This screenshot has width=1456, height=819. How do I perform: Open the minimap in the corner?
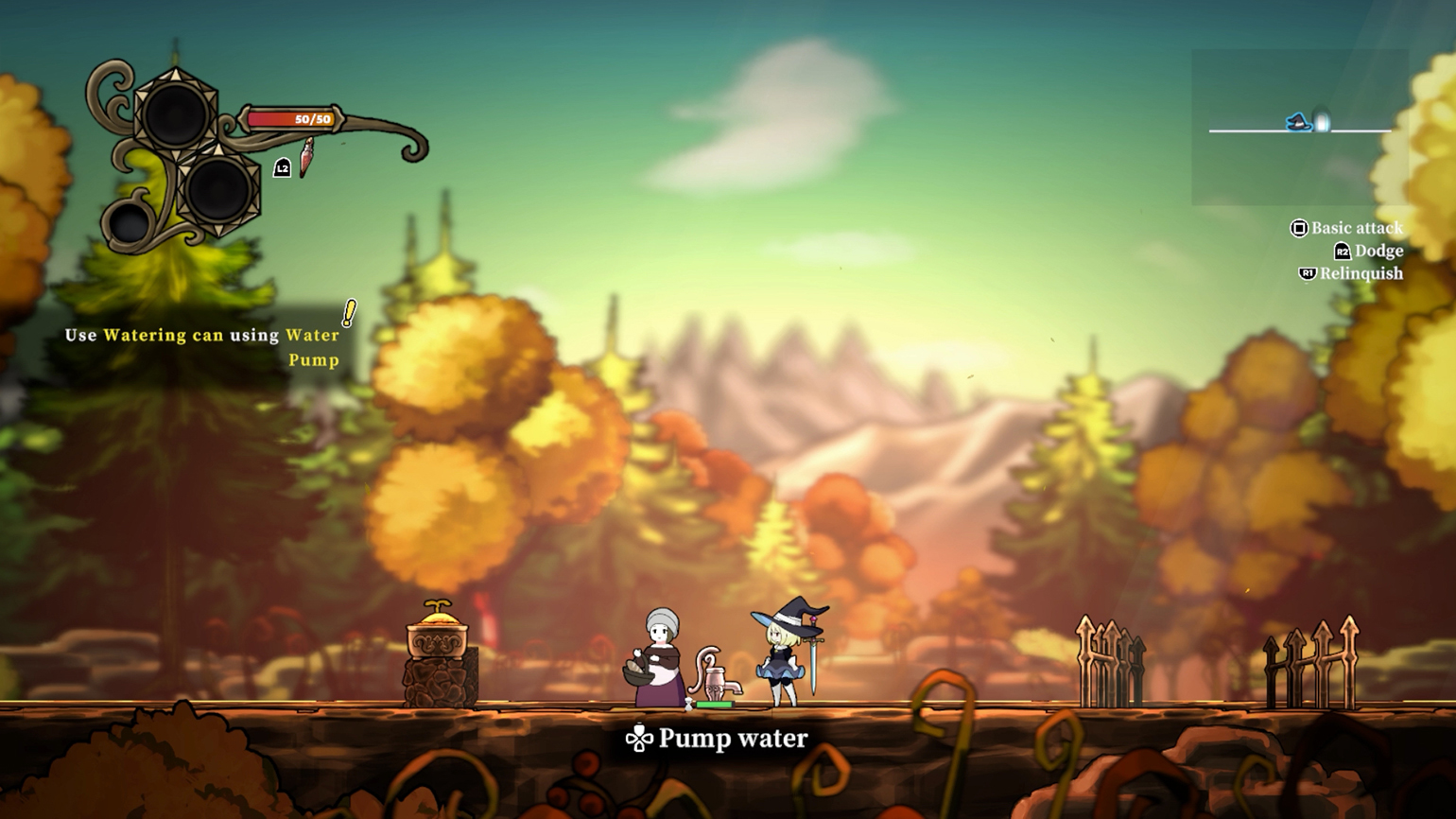[1299, 128]
